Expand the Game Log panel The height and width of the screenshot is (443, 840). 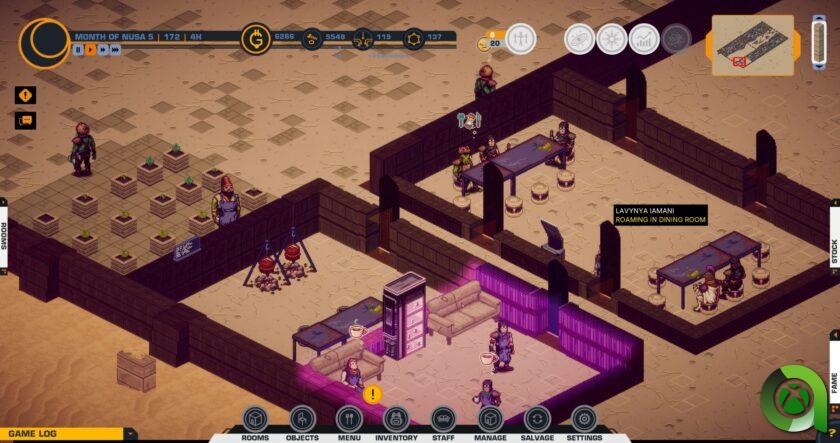coord(129,434)
